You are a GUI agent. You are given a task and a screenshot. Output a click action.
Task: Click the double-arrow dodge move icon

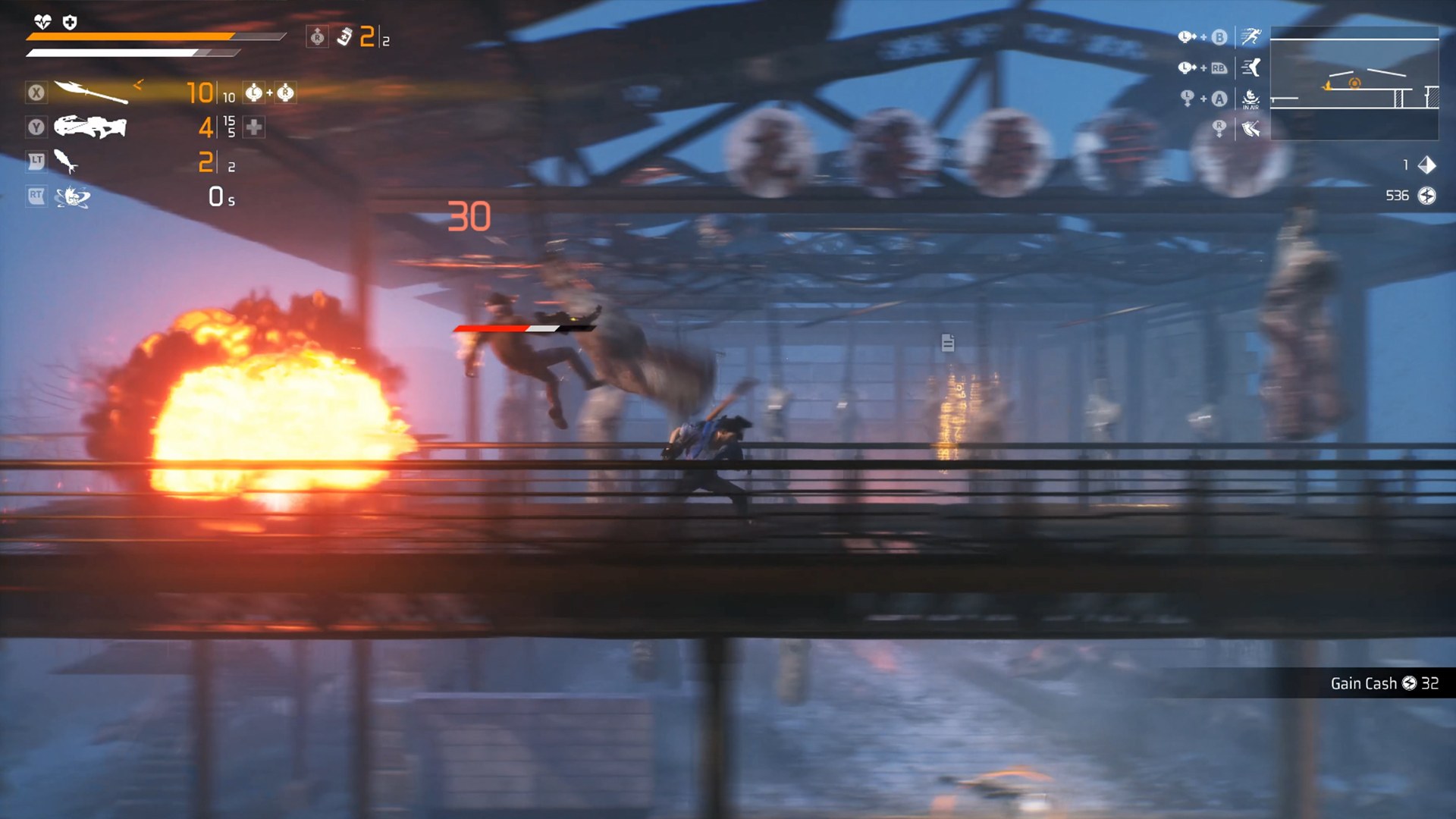1250,129
